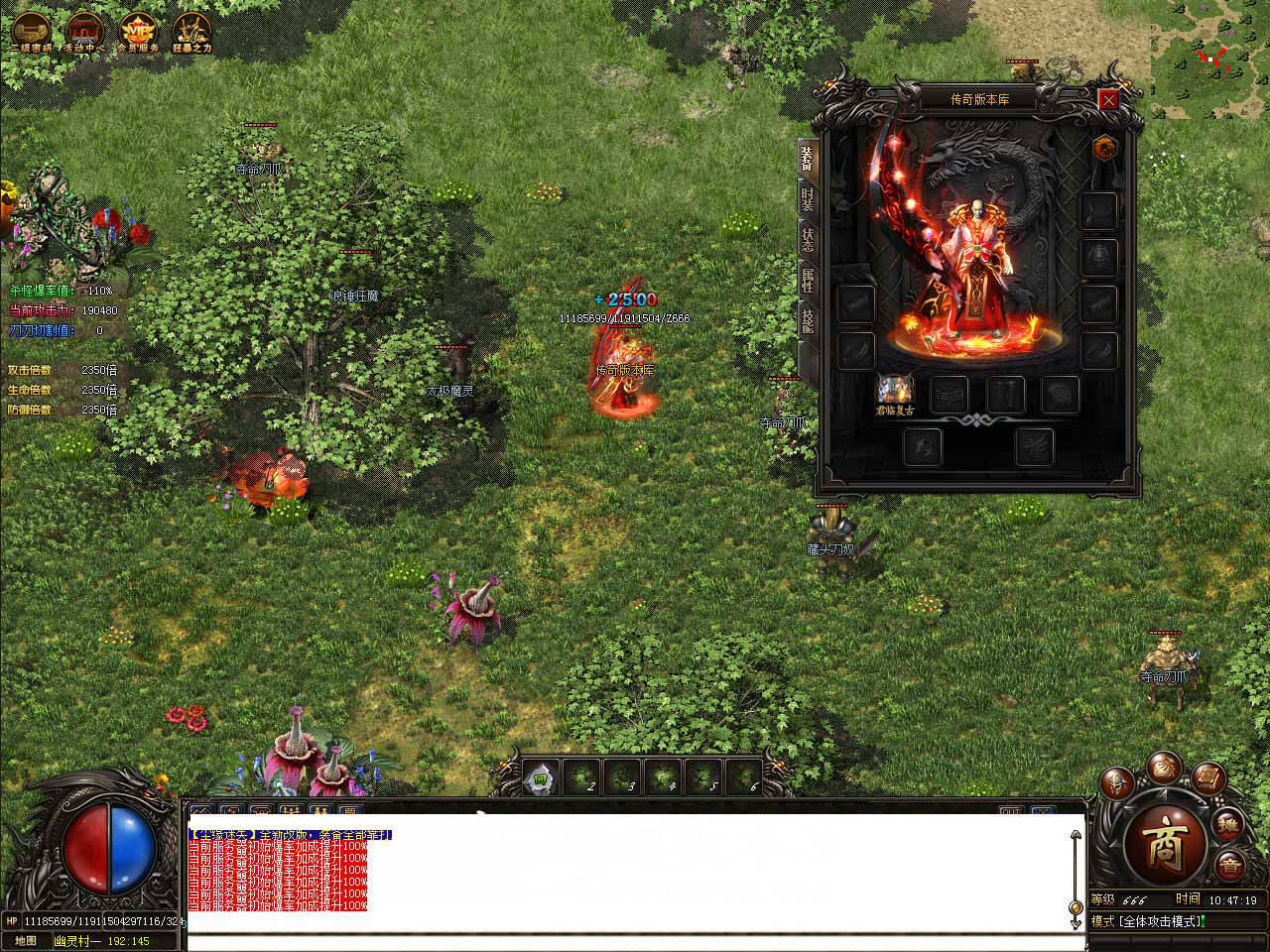Use the first hotbar slot item
Screen dimensions: 1270x952
coord(541,777)
